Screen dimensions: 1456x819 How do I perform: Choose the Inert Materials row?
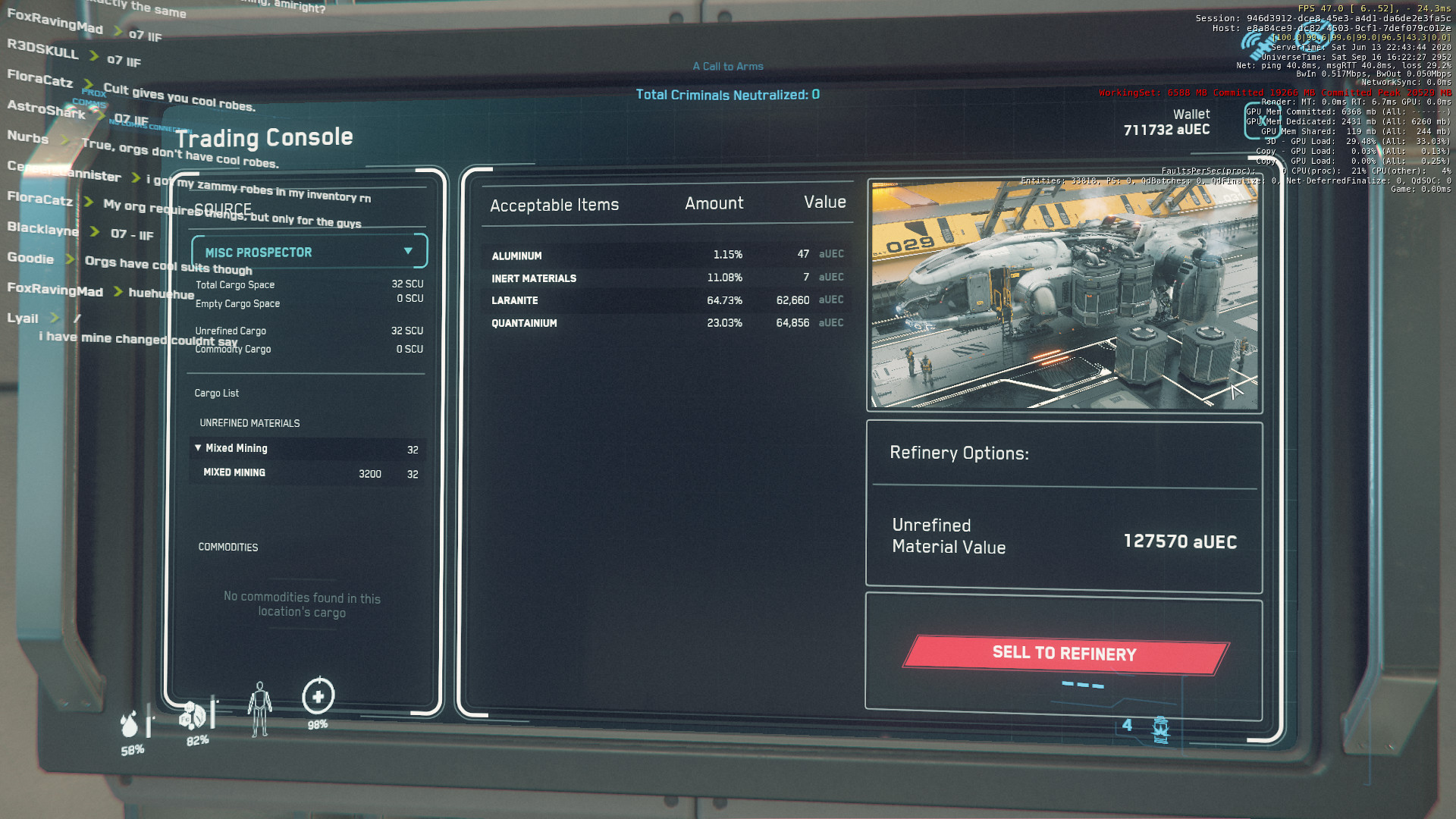666,278
